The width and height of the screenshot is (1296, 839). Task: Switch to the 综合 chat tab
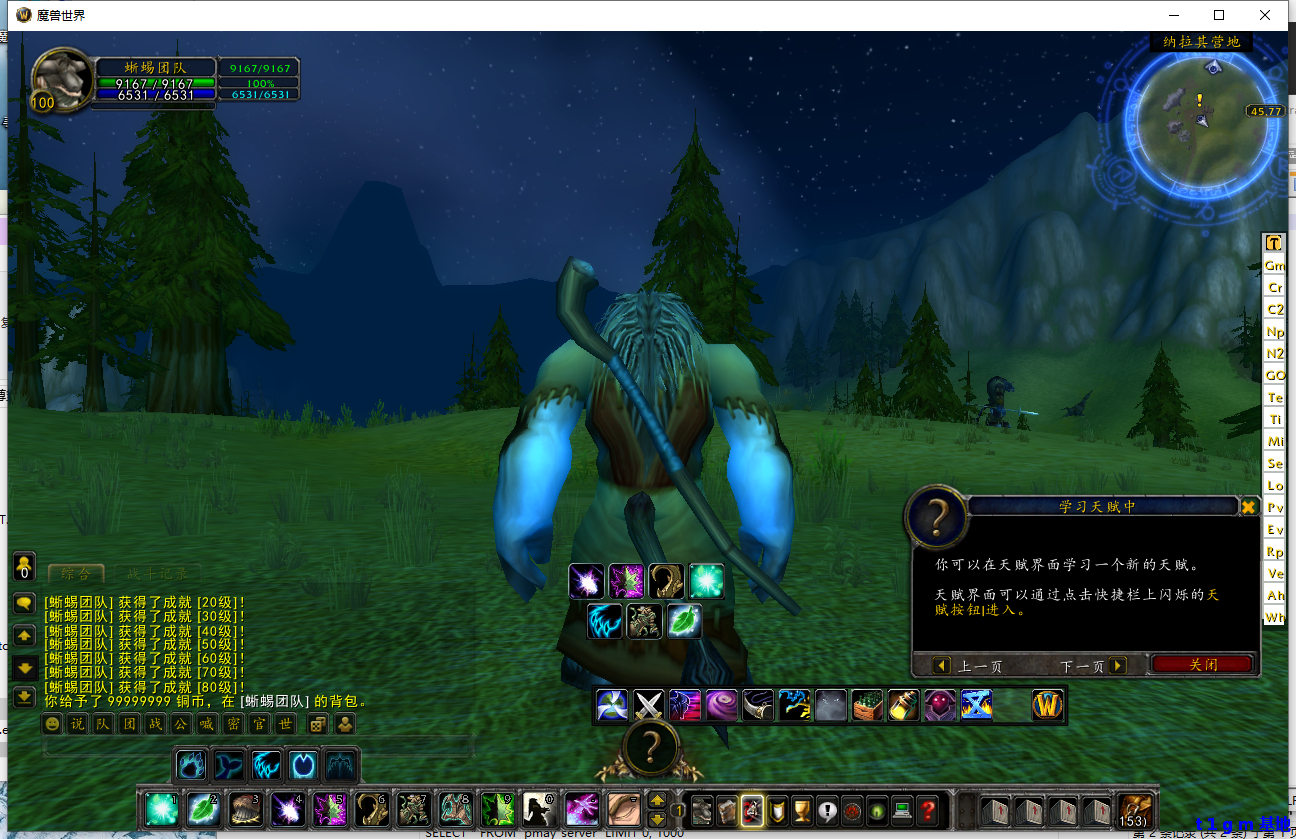[75, 575]
